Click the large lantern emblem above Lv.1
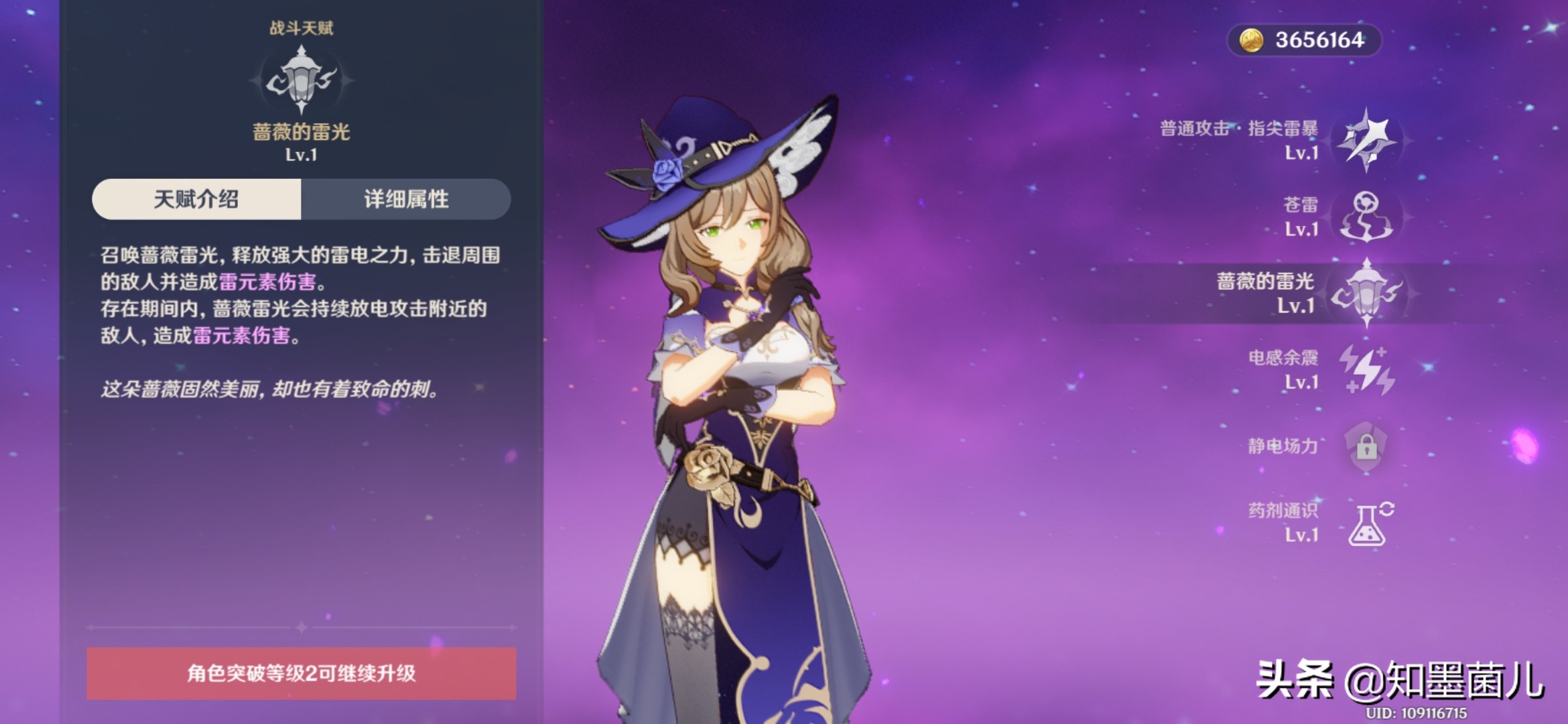Screen dimensions: 1568x724 (x=302, y=77)
